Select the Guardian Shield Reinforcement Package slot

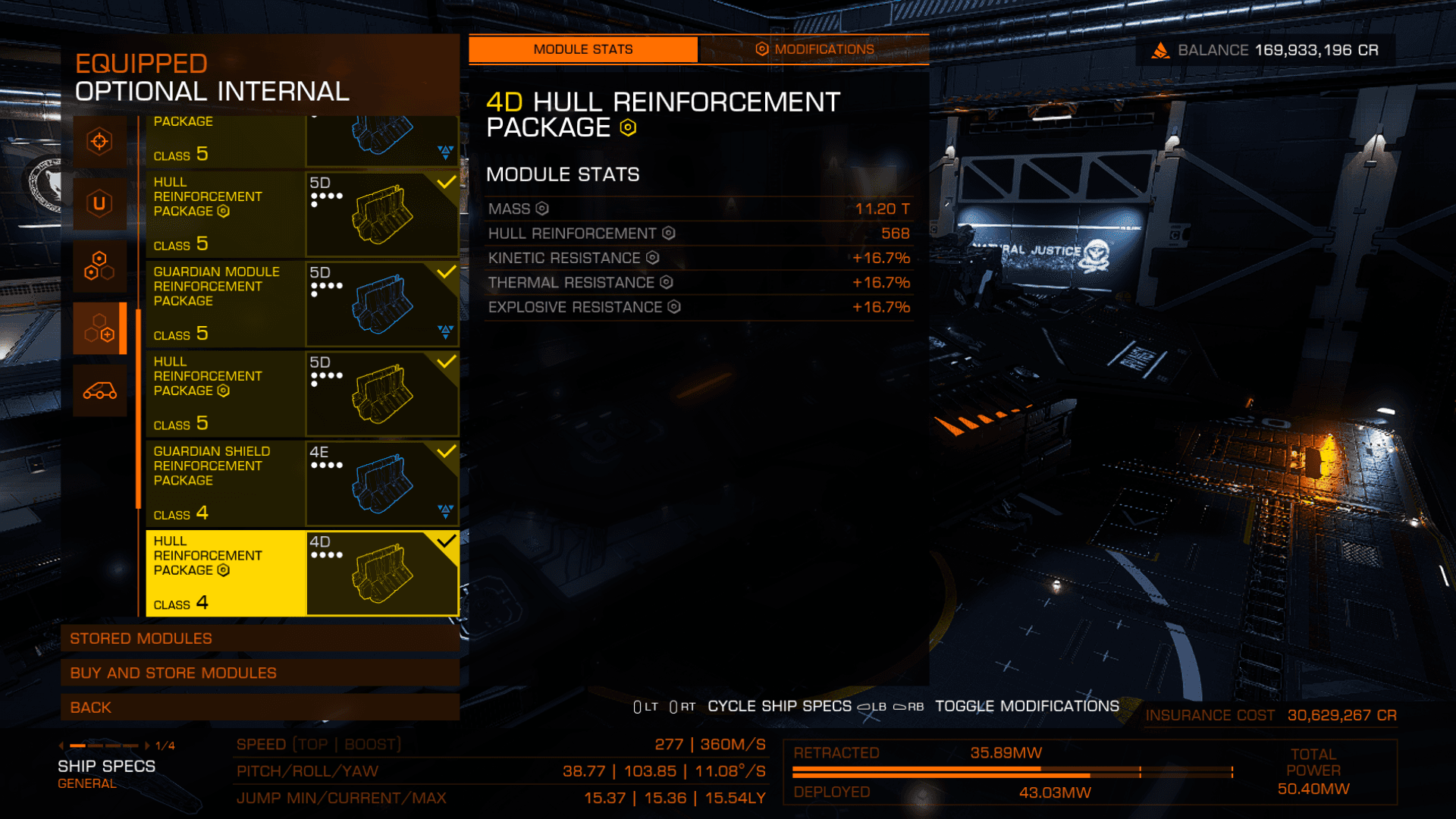click(302, 483)
